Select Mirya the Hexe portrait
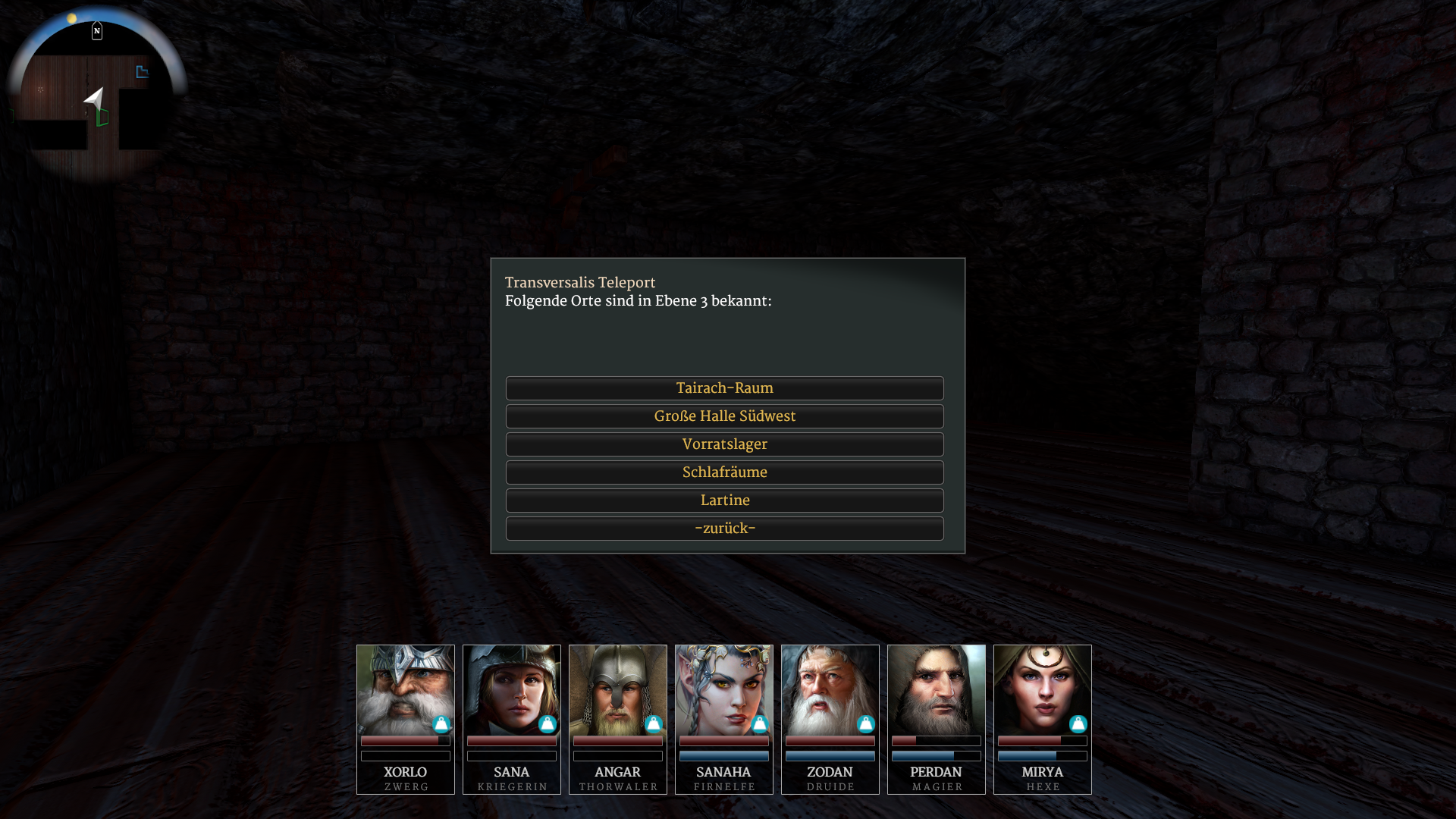Screen dimensions: 1456x819 click(x=1043, y=690)
